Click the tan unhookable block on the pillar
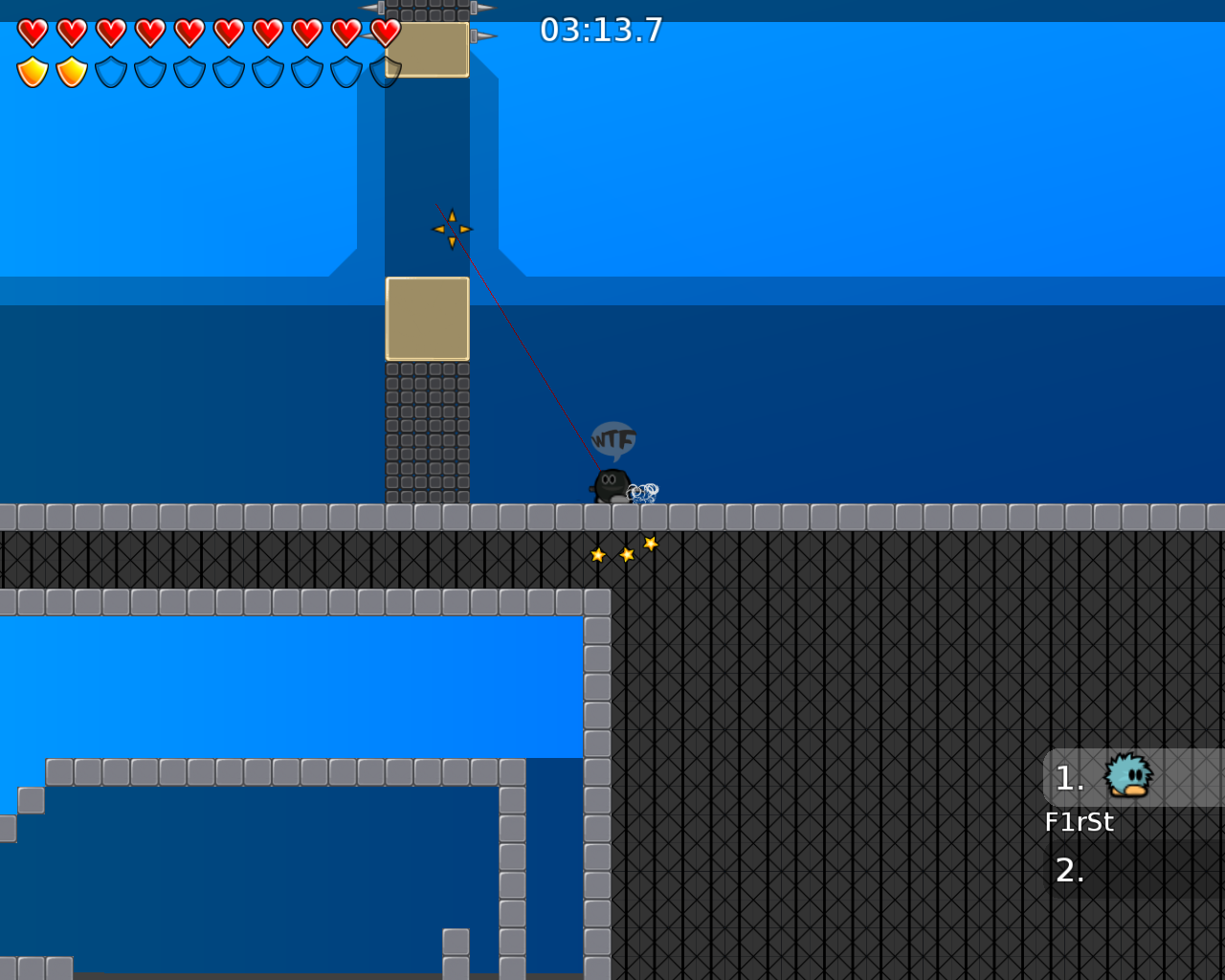 pos(426,318)
